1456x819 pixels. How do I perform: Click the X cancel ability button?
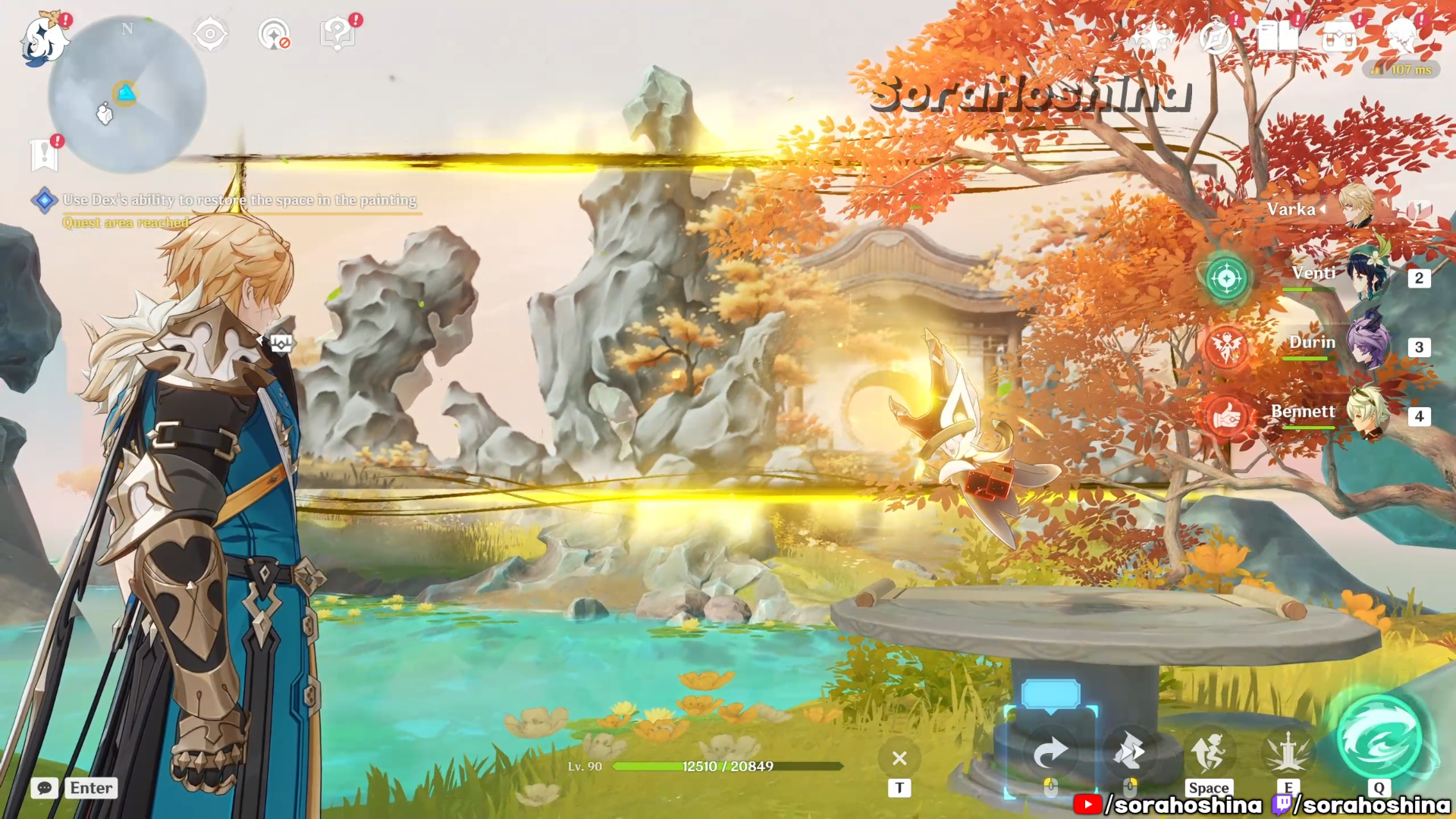pos(899,758)
